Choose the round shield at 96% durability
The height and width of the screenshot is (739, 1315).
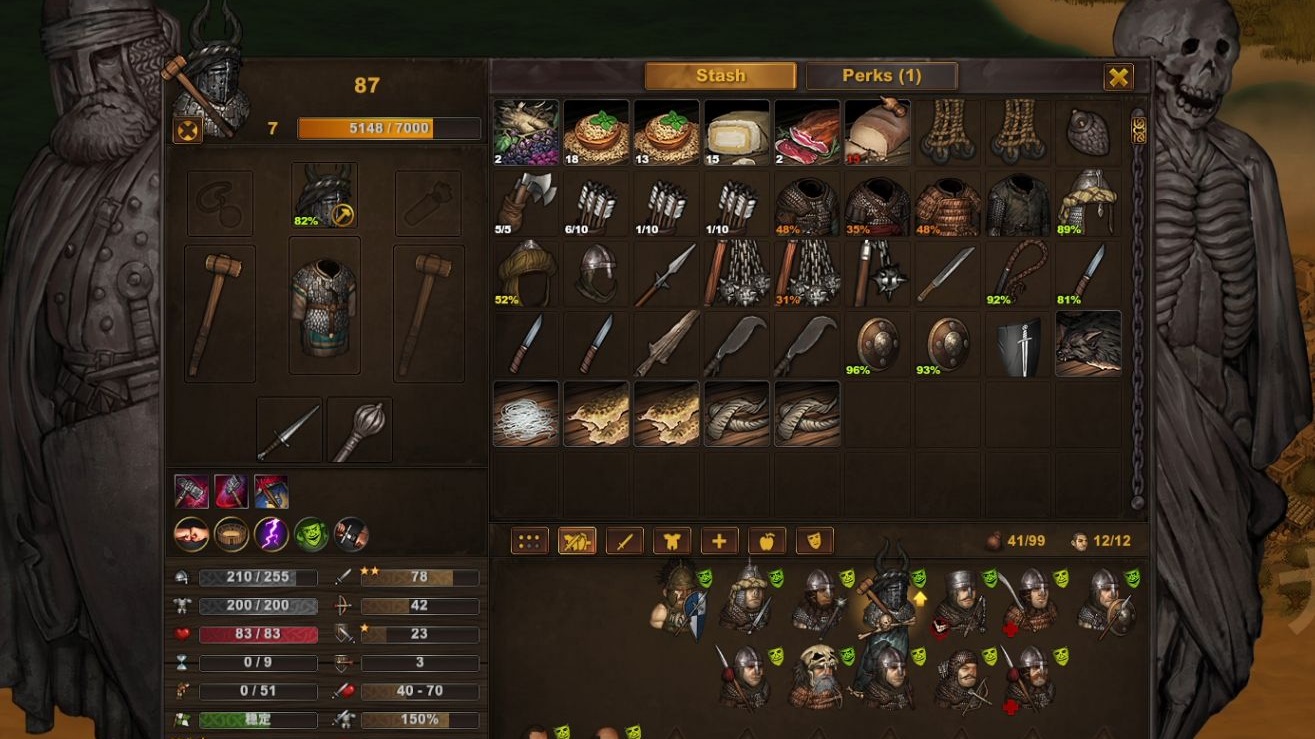(x=877, y=343)
